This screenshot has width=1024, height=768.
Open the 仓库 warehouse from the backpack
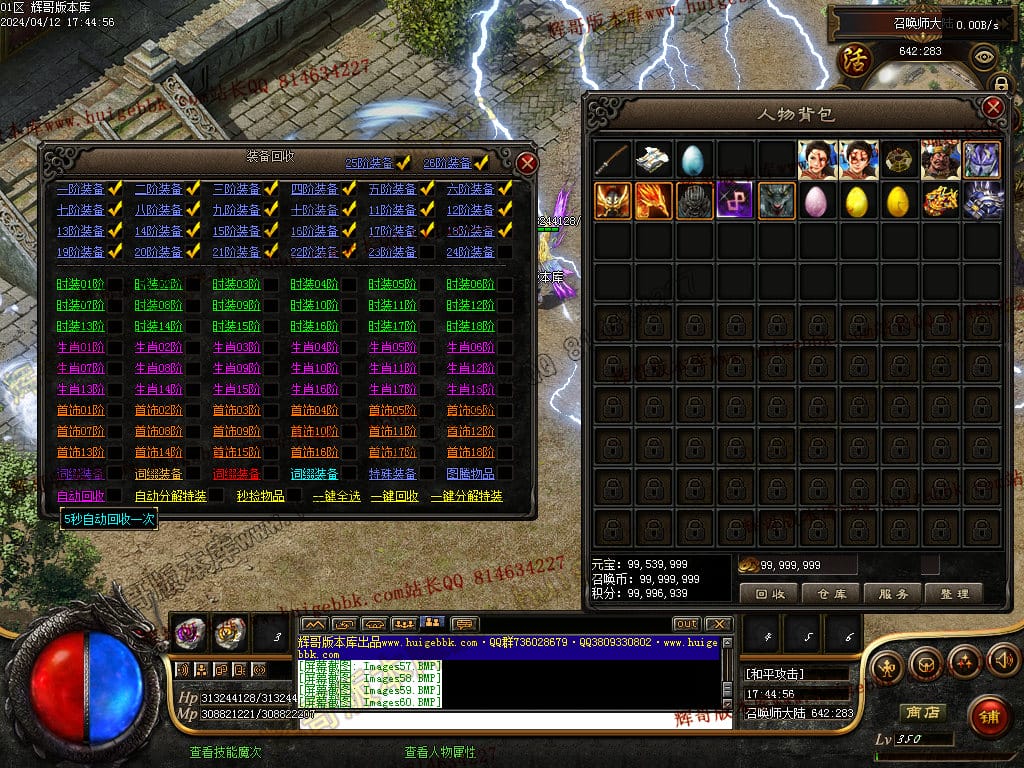[832, 593]
